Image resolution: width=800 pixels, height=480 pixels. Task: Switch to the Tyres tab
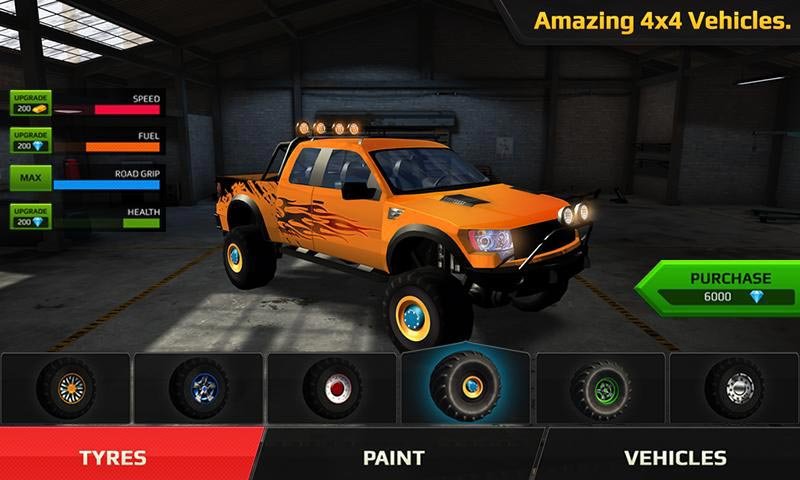tap(113, 458)
